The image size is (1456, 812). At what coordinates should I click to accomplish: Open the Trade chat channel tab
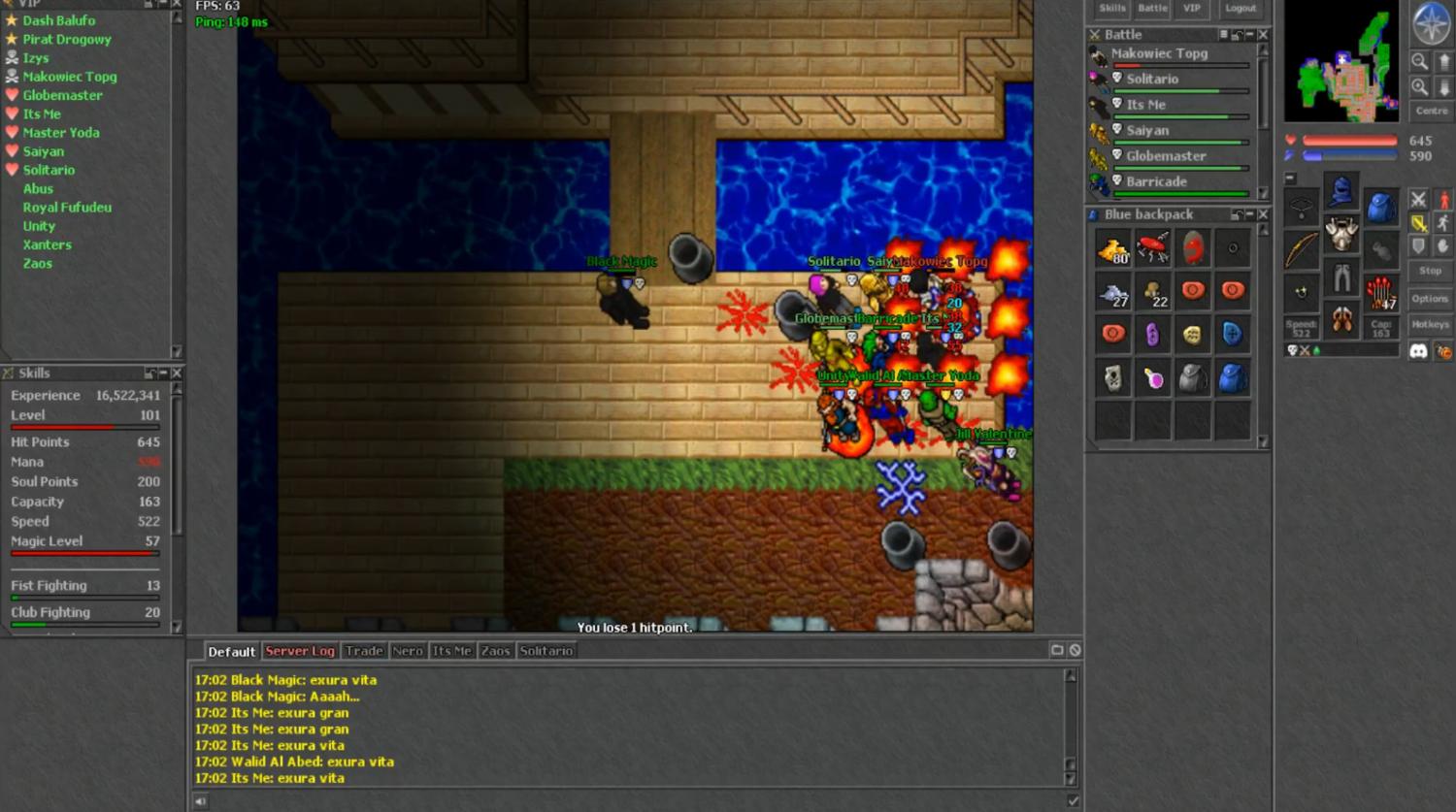point(364,651)
